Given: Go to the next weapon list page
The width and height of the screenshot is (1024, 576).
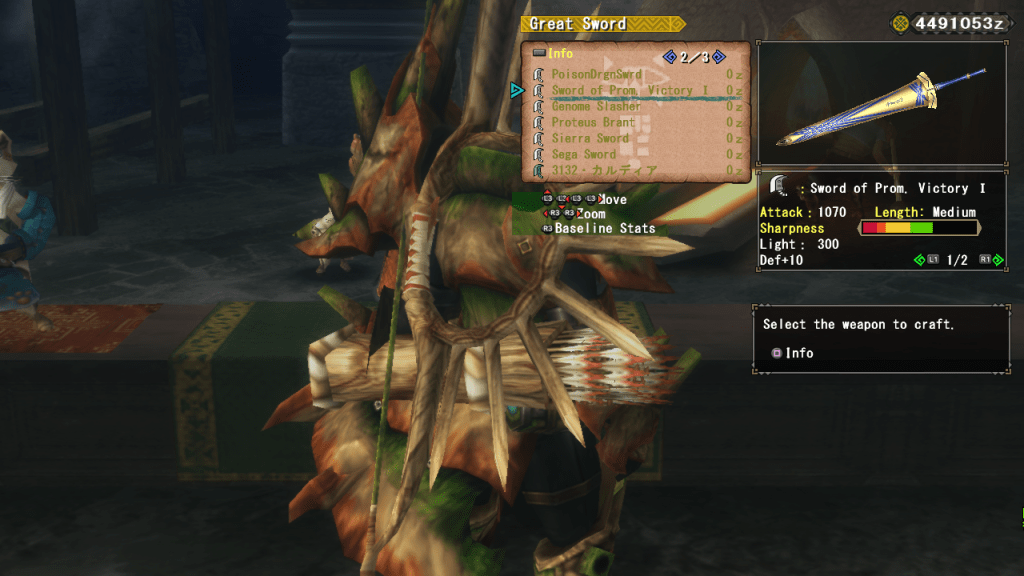Looking at the screenshot, I should (x=718, y=57).
